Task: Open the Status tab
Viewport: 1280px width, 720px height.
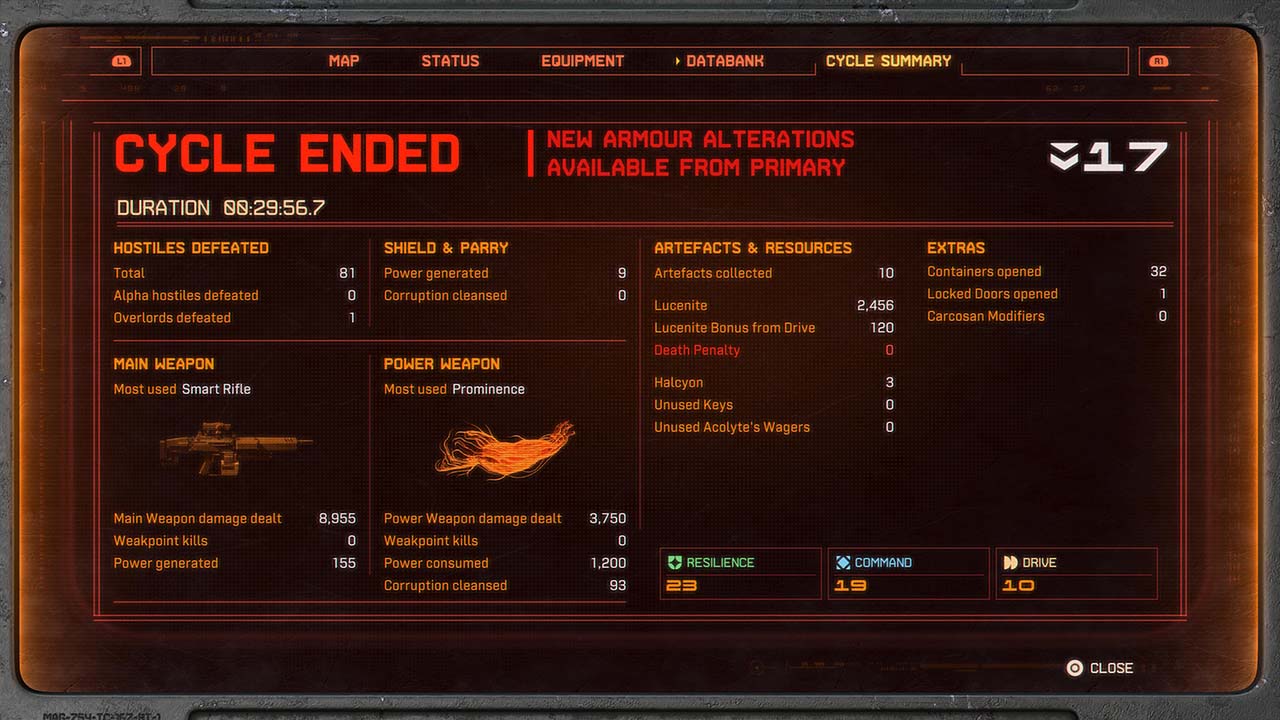Action: point(450,61)
